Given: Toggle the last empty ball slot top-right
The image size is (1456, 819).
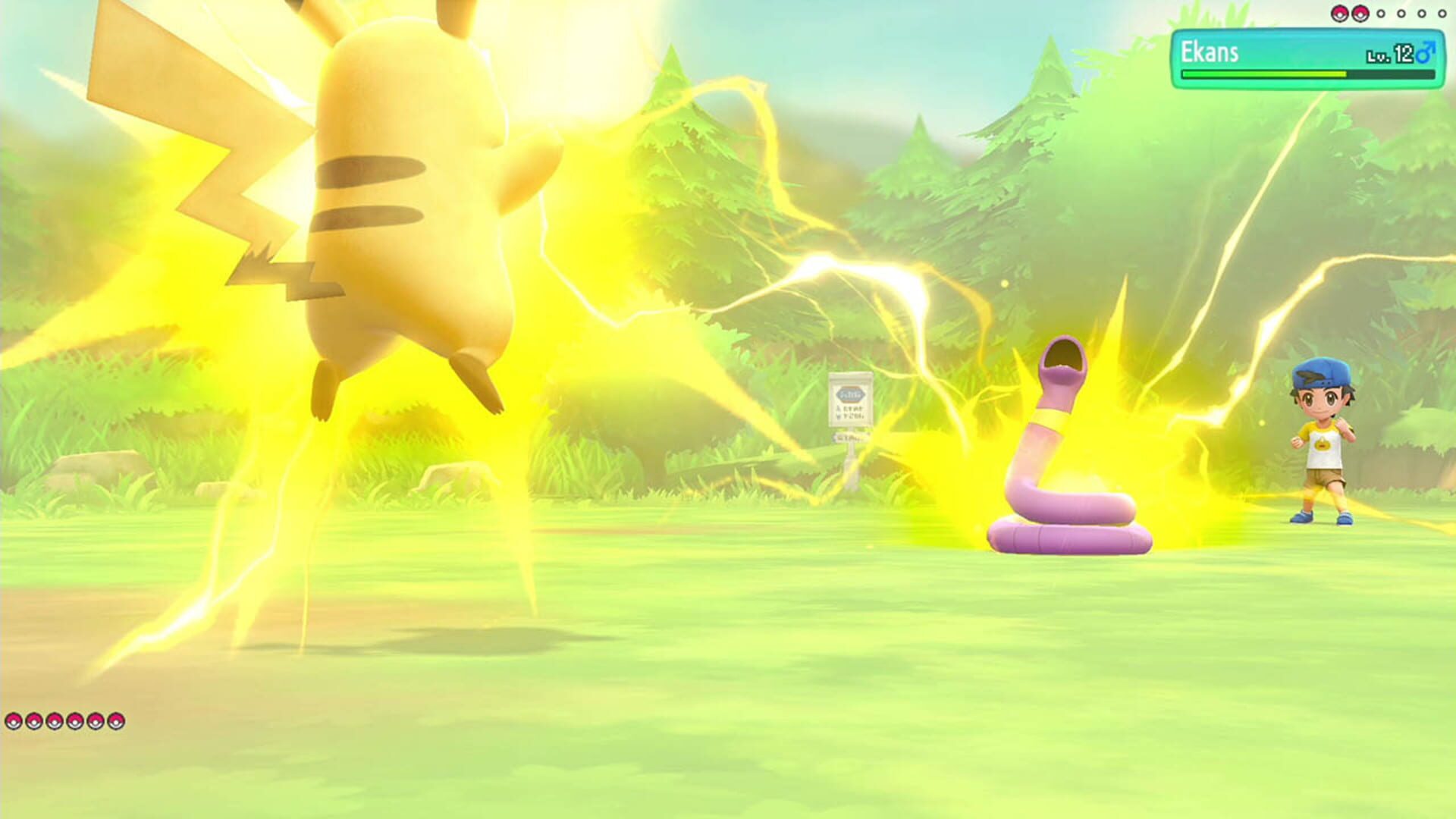Looking at the screenshot, I should pyautogui.click(x=1442, y=13).
